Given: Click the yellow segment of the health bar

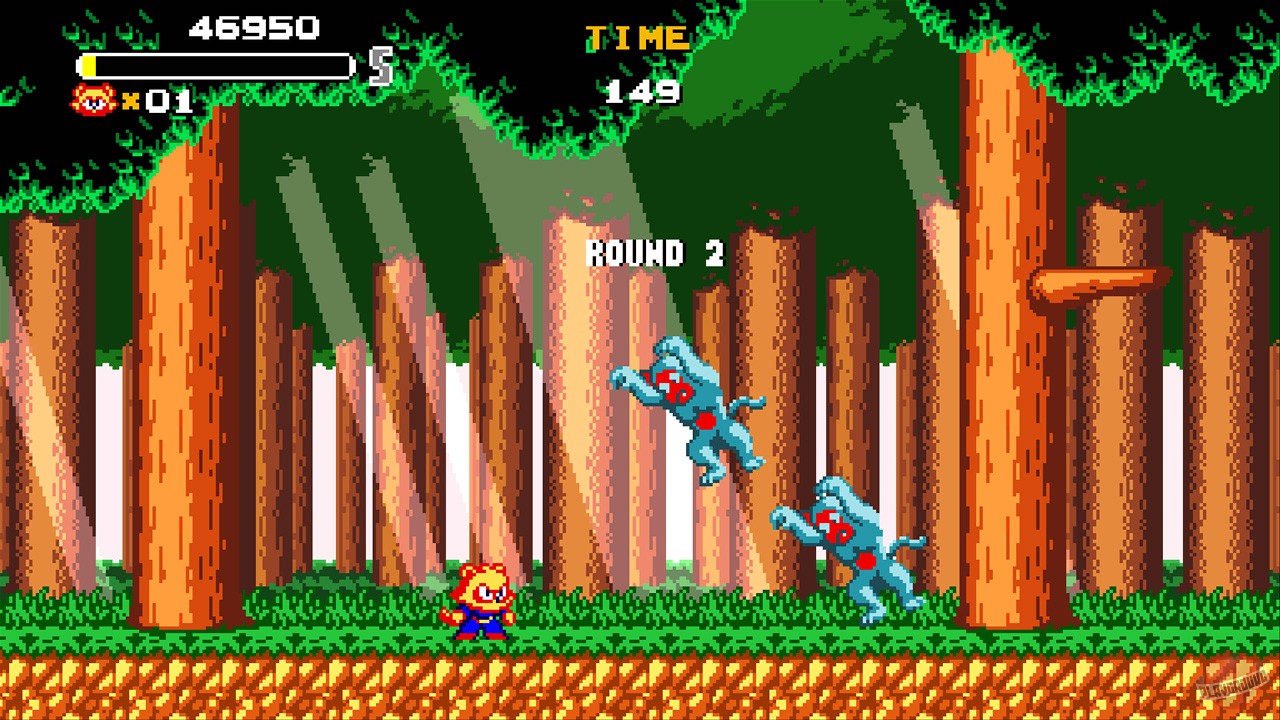Looking at the screenshot, I should pyautogui.click(x=90, y=65).
